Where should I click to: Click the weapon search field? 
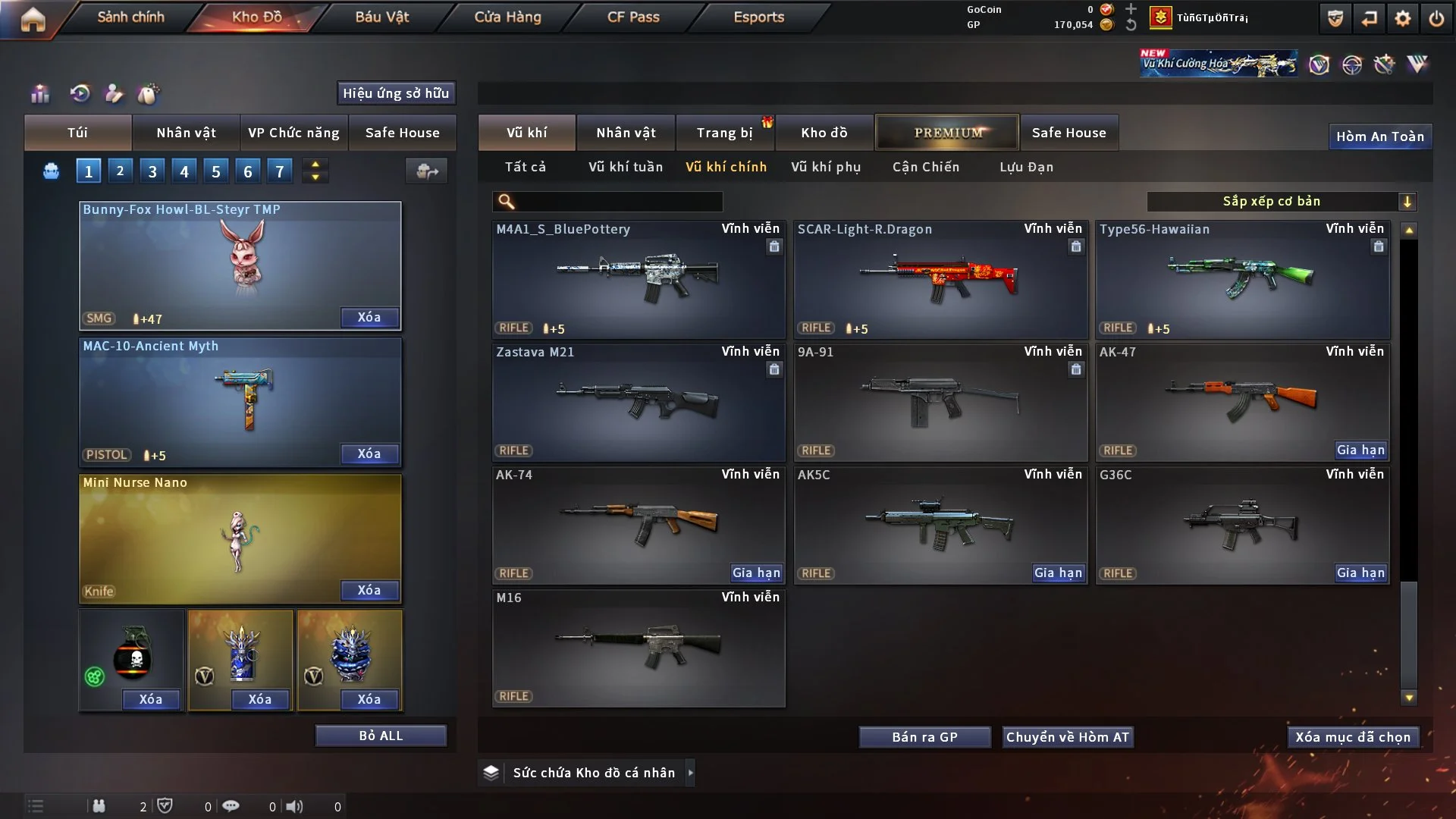pos(618,201)
